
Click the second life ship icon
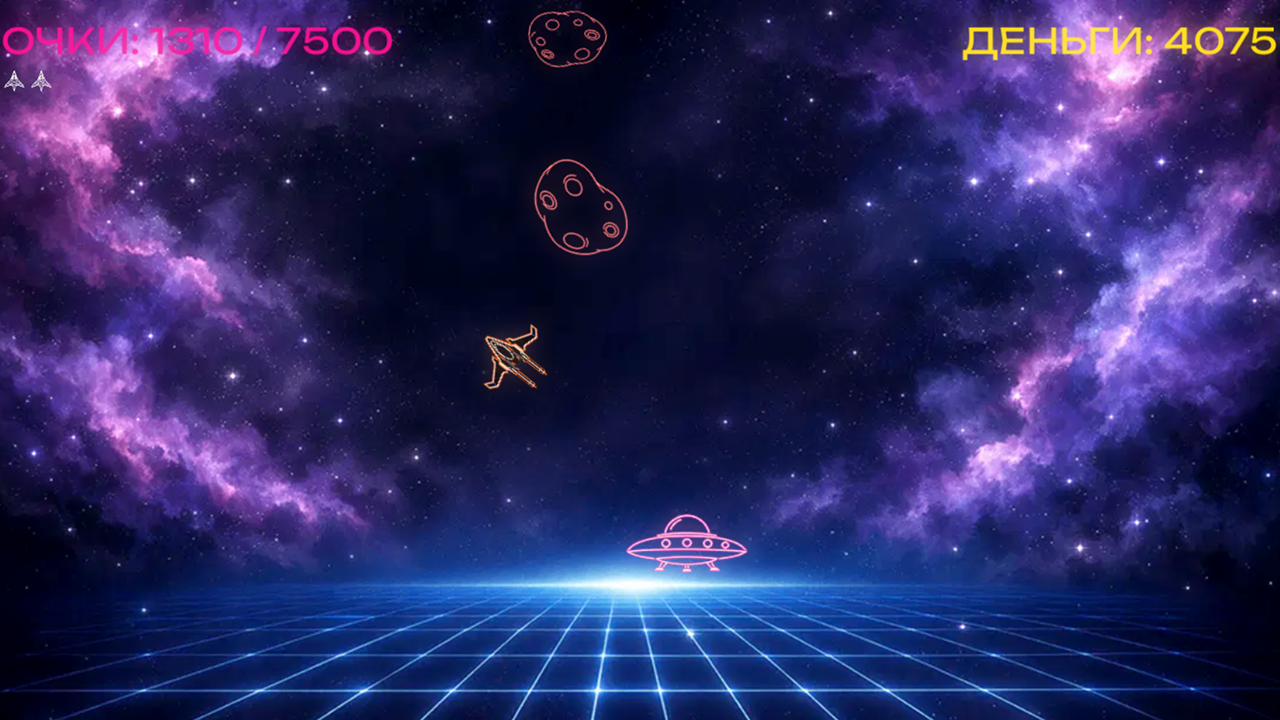pos(41,80)
